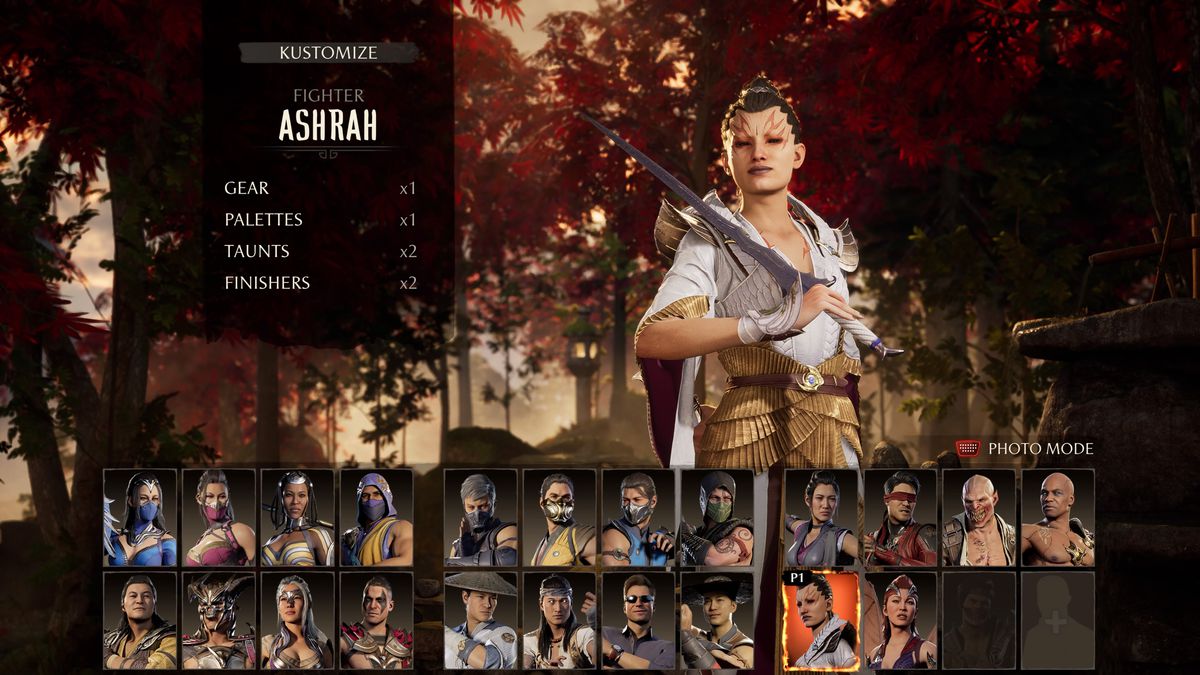Image resolution: width=1200 pixels, height=675 pixels.
Task: Open the Palettes entry
Action: pos(263,220)
